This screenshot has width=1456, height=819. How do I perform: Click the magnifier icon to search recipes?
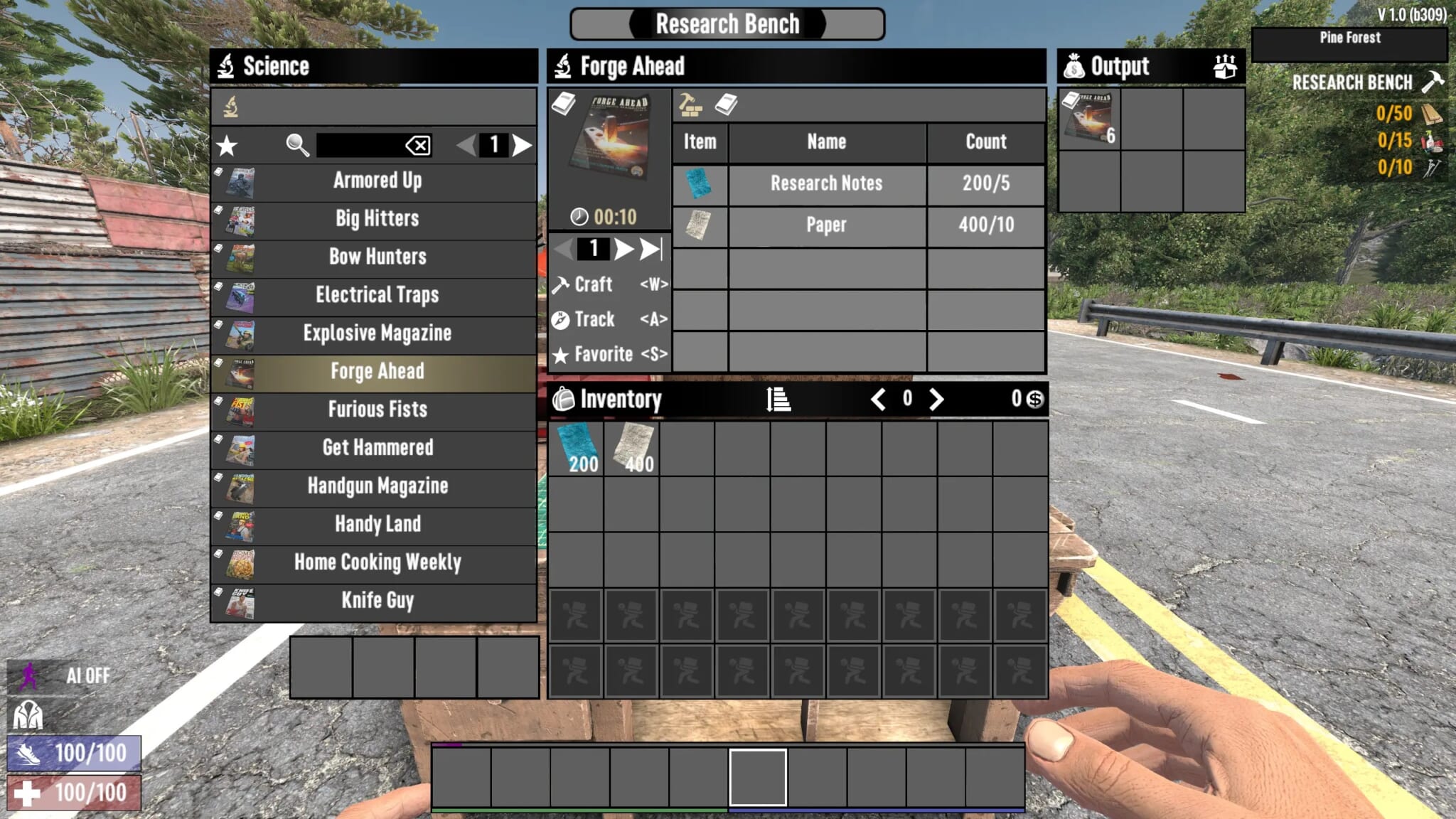coord(299,144)
